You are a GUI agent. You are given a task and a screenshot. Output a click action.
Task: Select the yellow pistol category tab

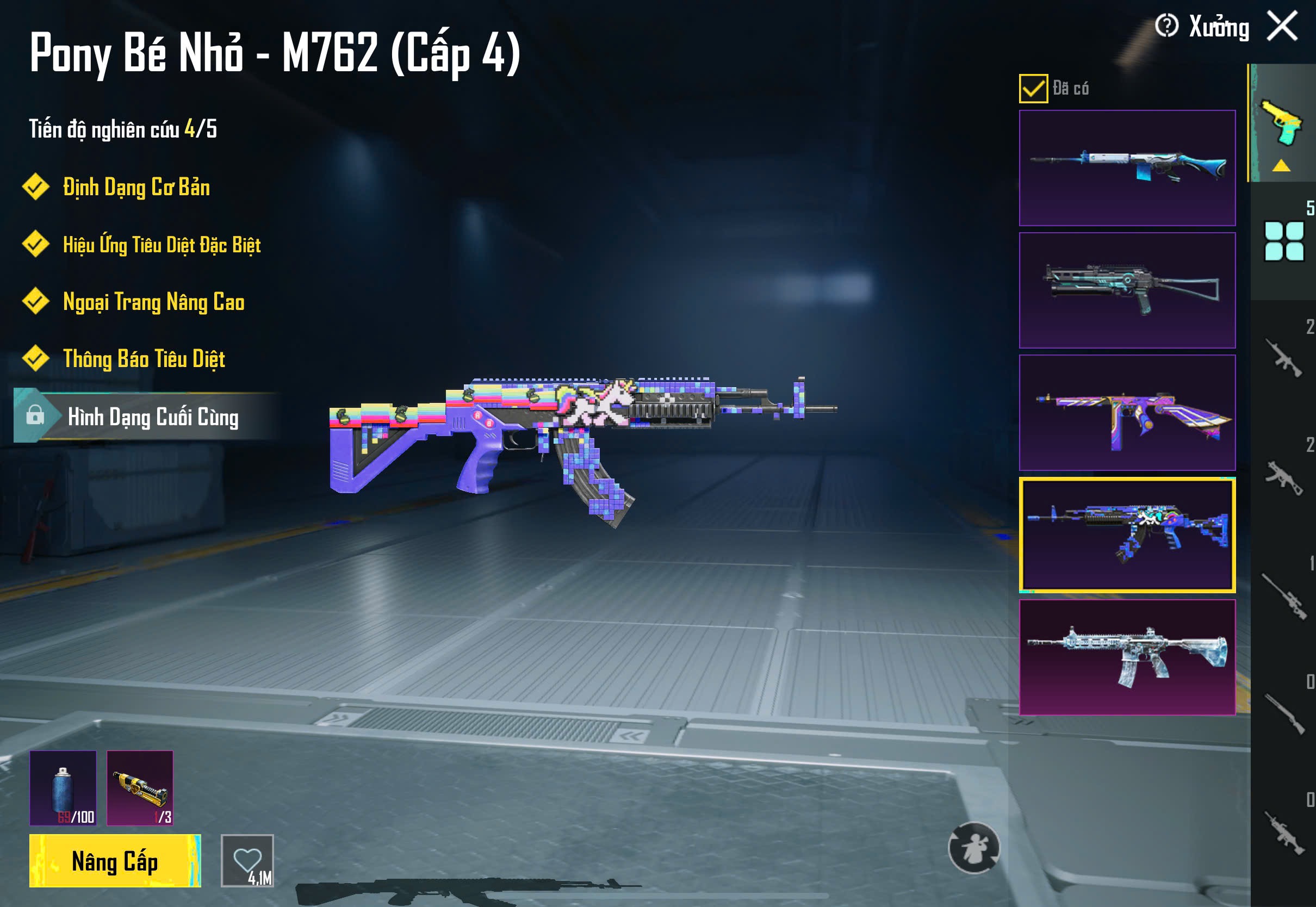pyautogui.click(x=1281, y=123)
